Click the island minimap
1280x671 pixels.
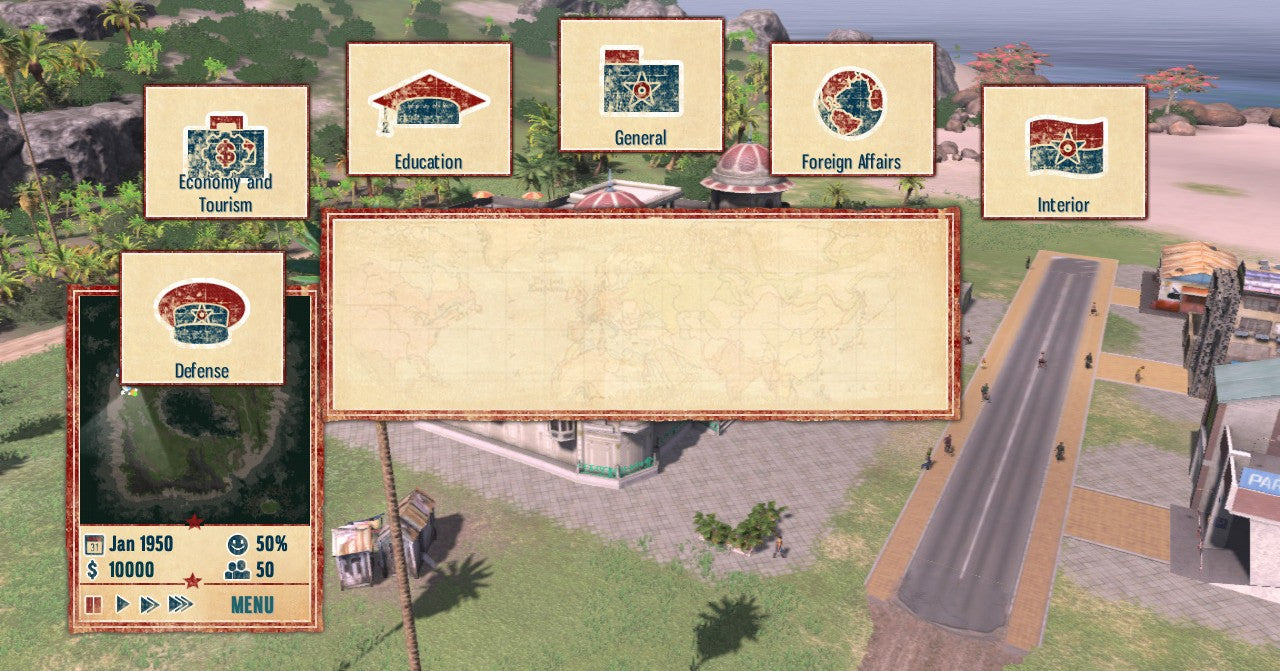pos(195,450)
